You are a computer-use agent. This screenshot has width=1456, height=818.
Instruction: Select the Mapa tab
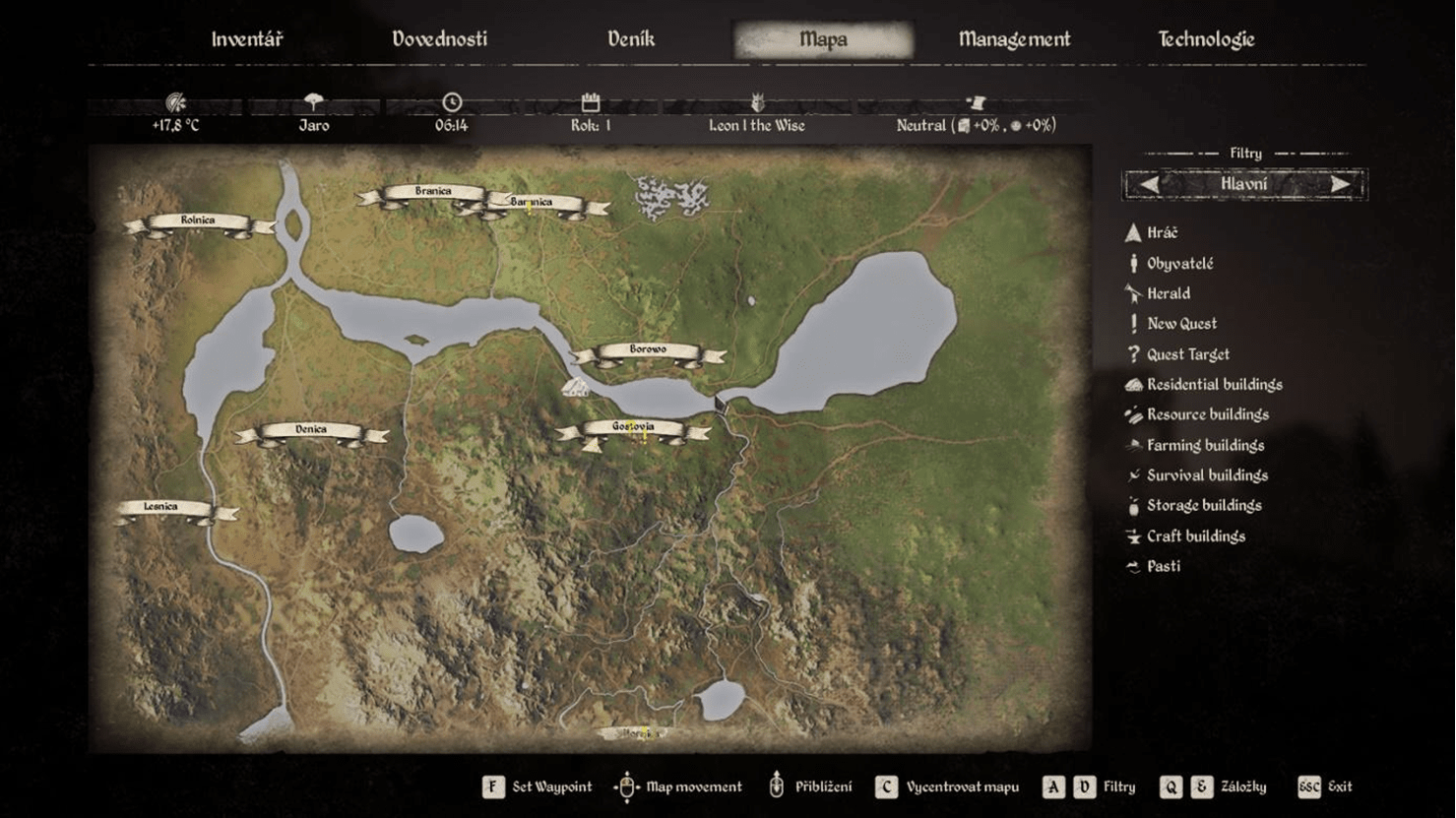coord(823,39)
